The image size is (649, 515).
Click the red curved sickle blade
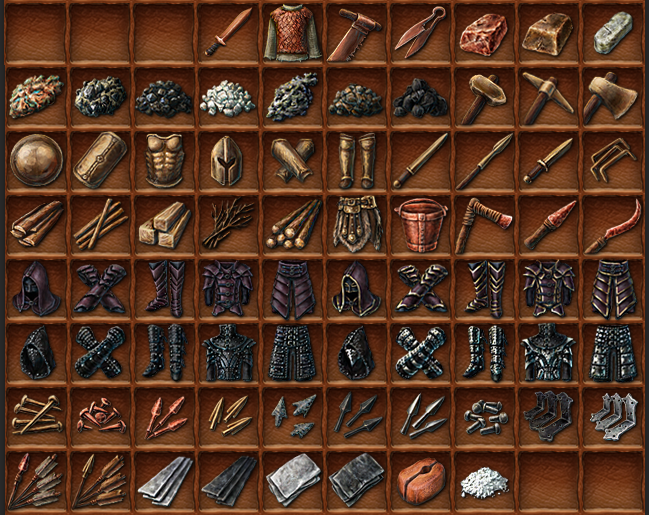click(612, 226)
